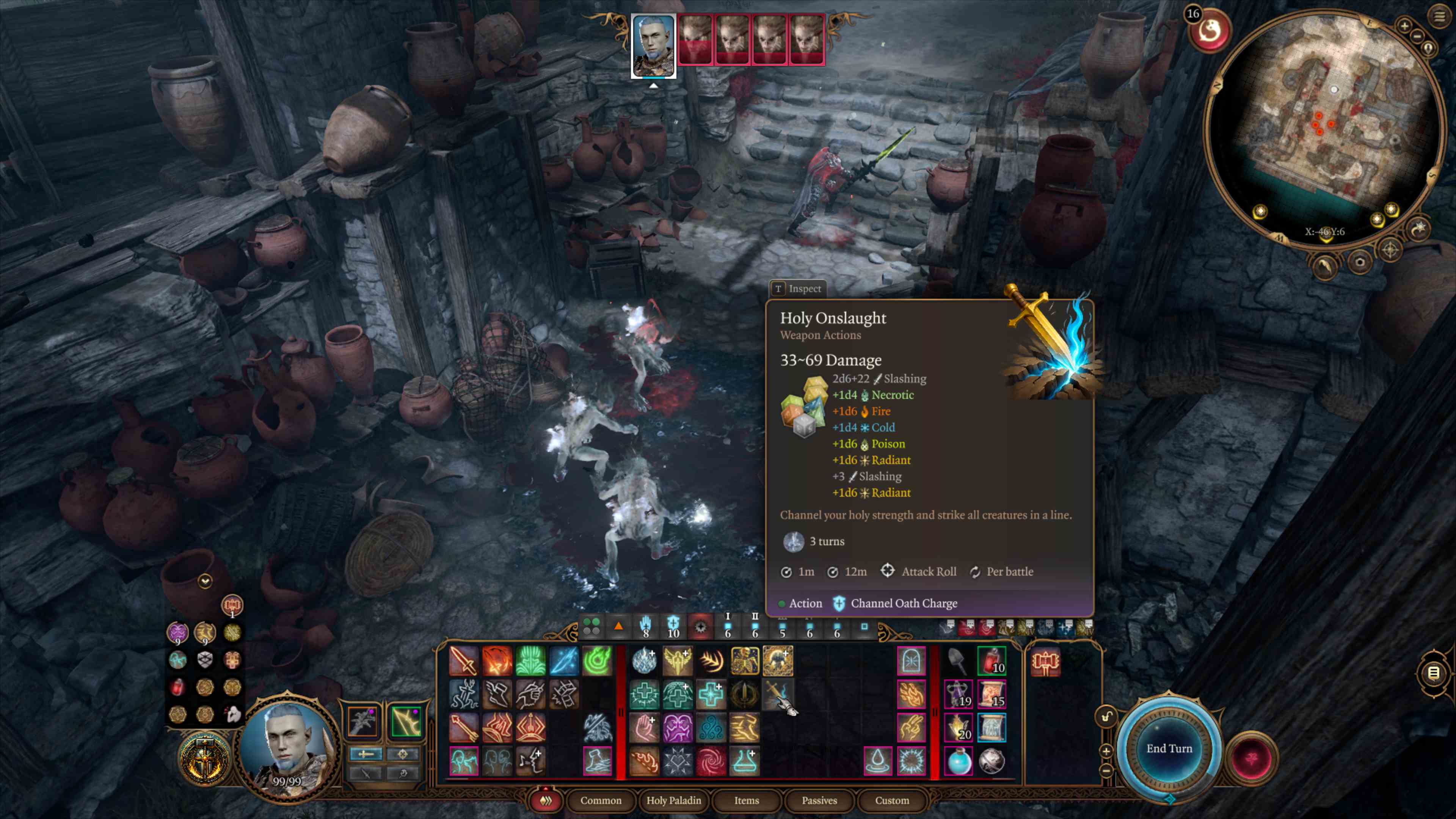Select the blue round flask item

tap(958, 761)
